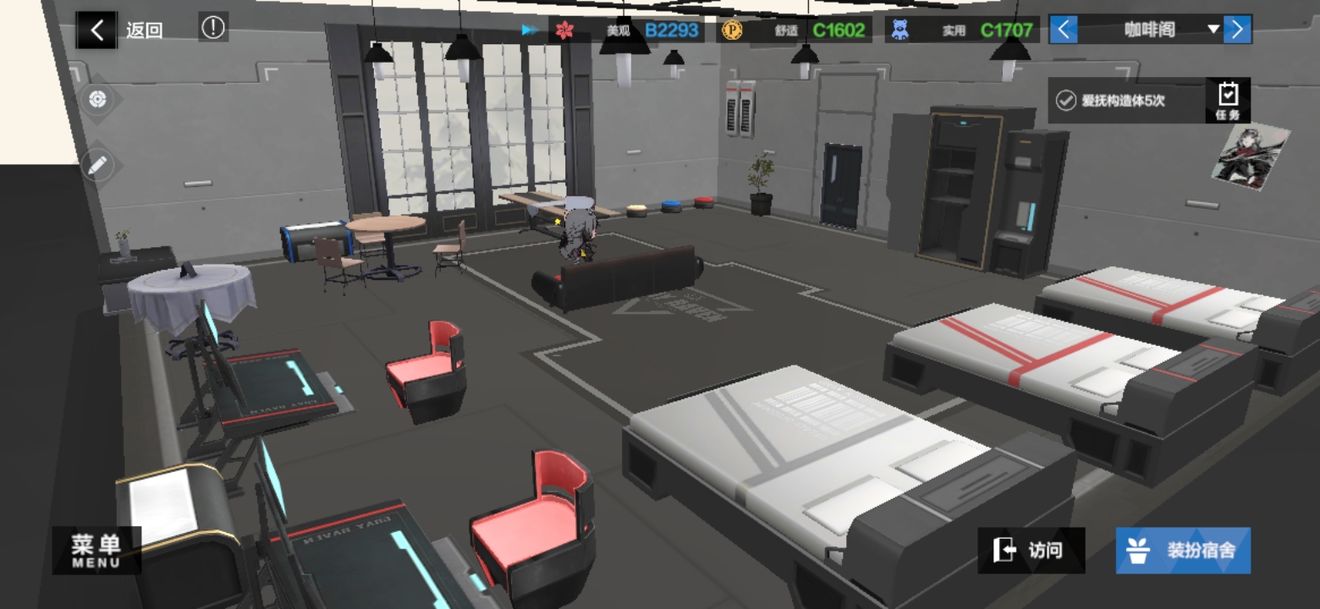The width and height of the screenshot is (1320, 609).
Task: Select the pencil edit icon
Action: (97, 165)
